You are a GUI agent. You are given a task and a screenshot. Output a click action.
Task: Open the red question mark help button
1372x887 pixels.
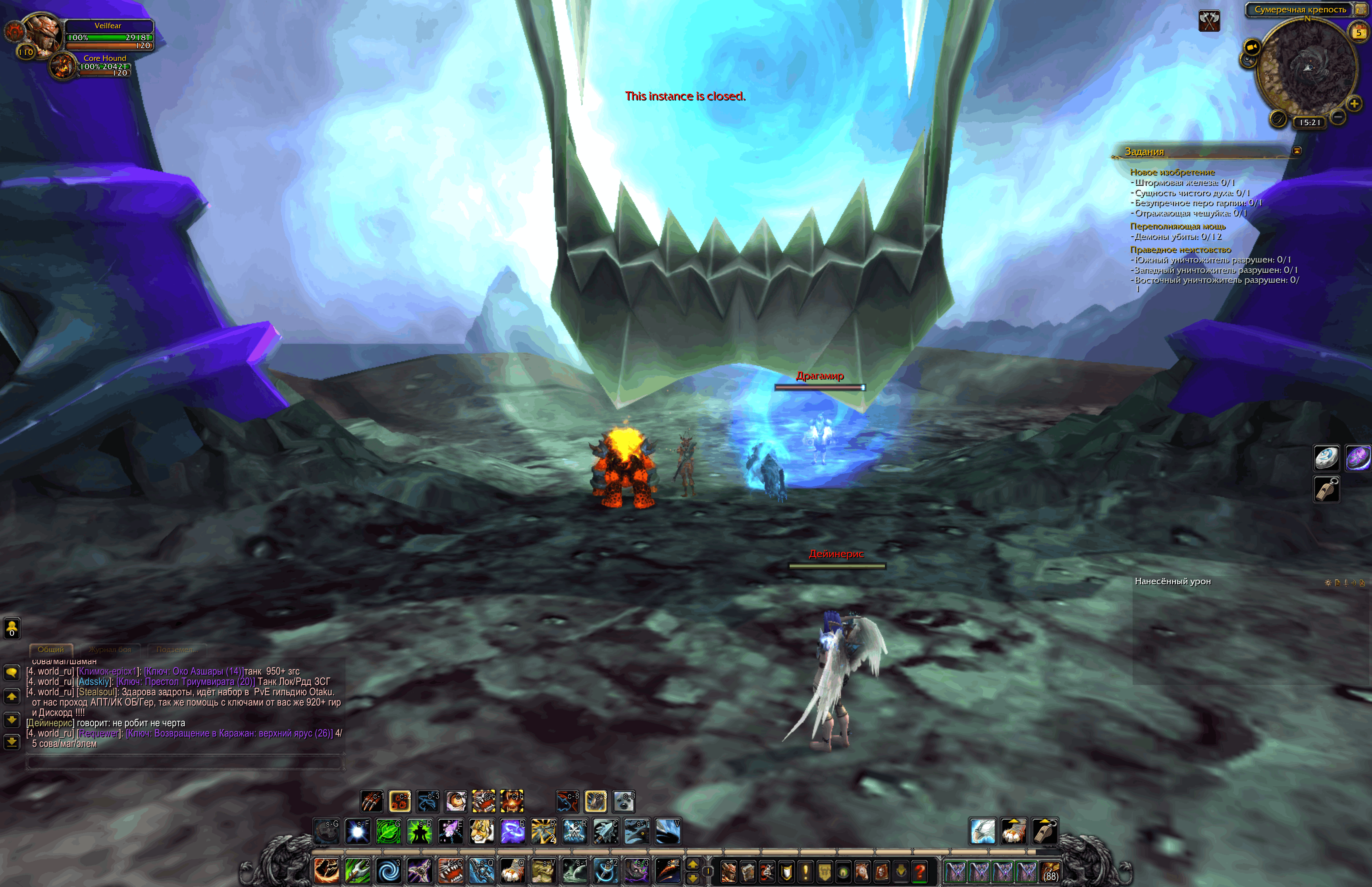920,872
